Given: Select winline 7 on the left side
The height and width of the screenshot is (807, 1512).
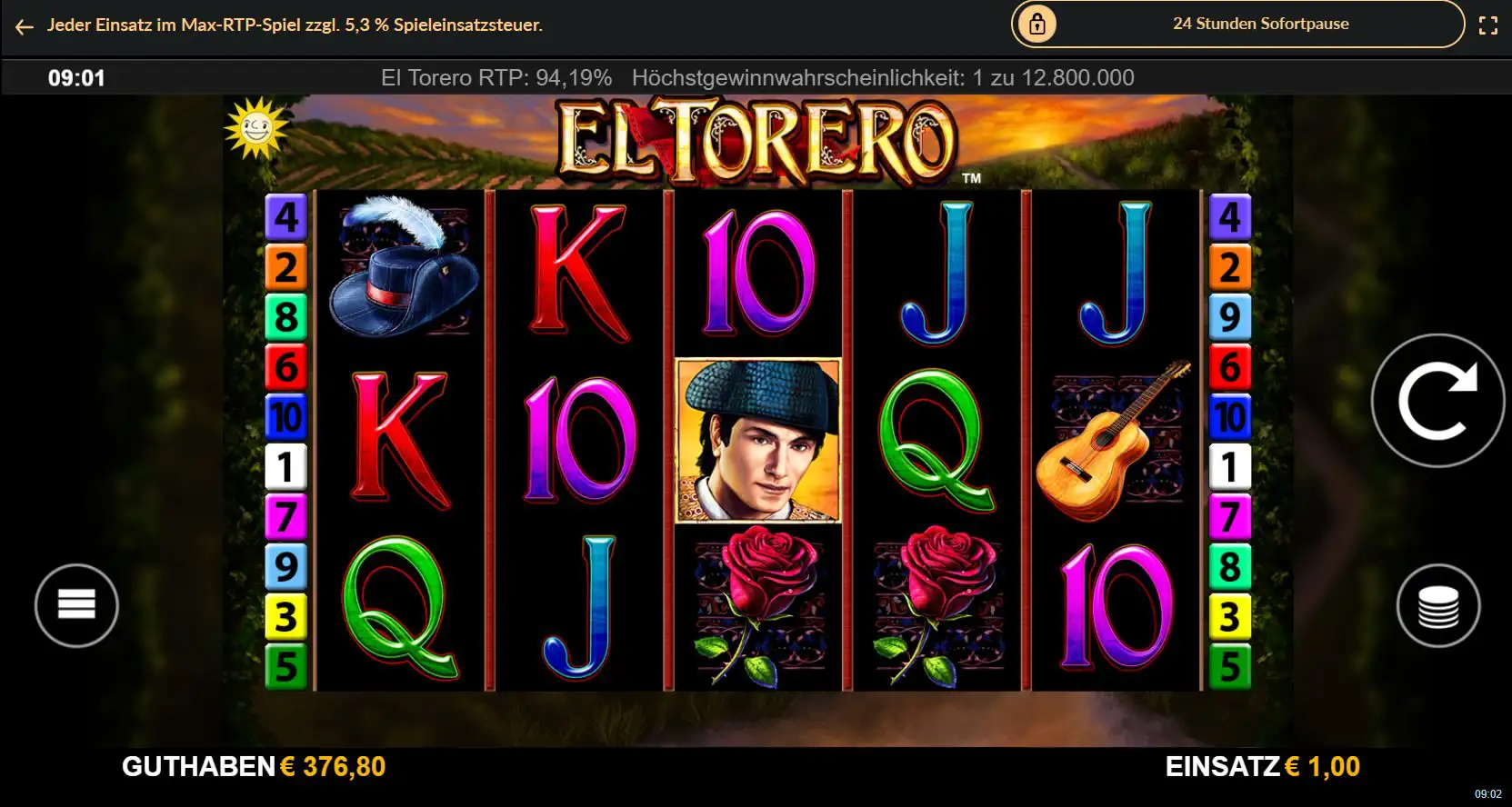Looking at the screenshot, I should click(286, 517).
